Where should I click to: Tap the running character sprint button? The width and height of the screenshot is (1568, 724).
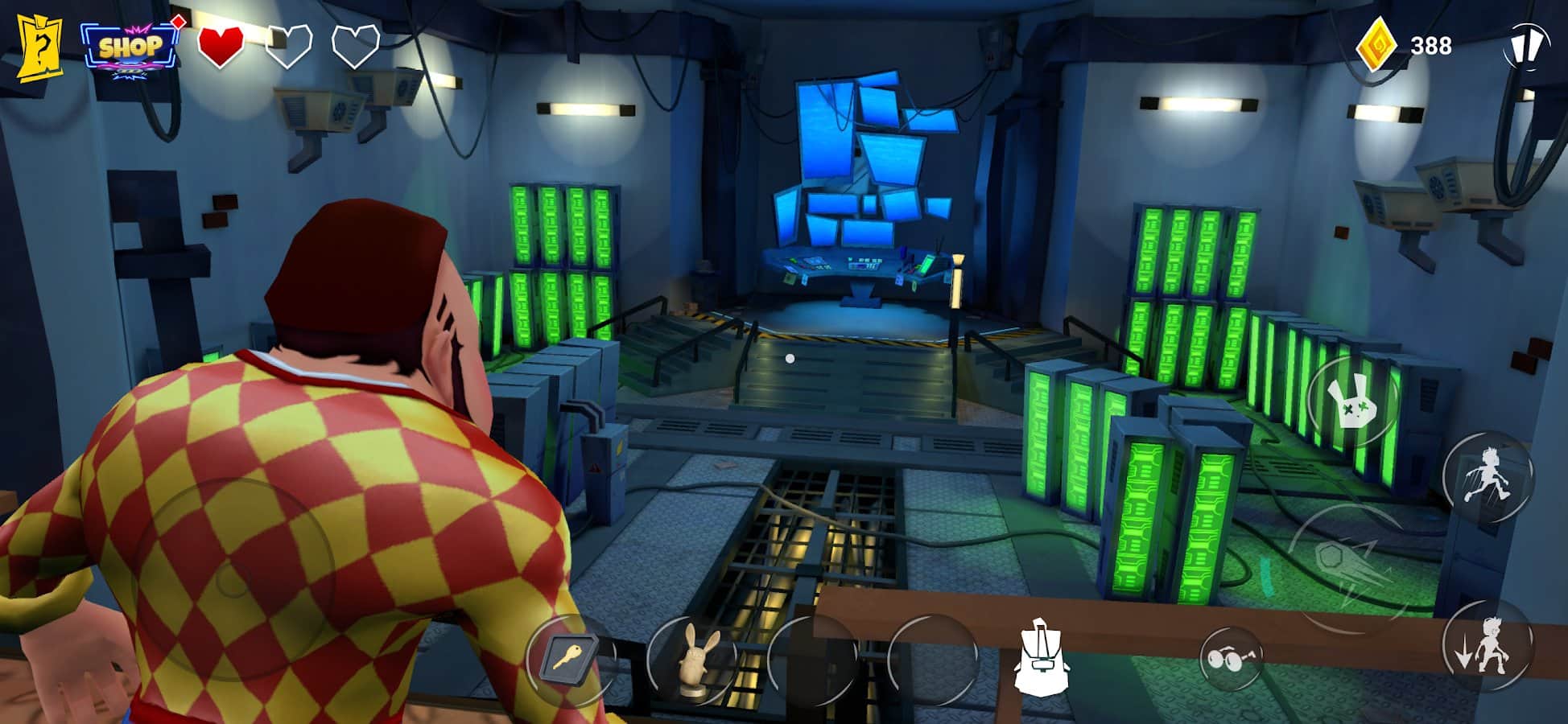tap(1488, 476)
